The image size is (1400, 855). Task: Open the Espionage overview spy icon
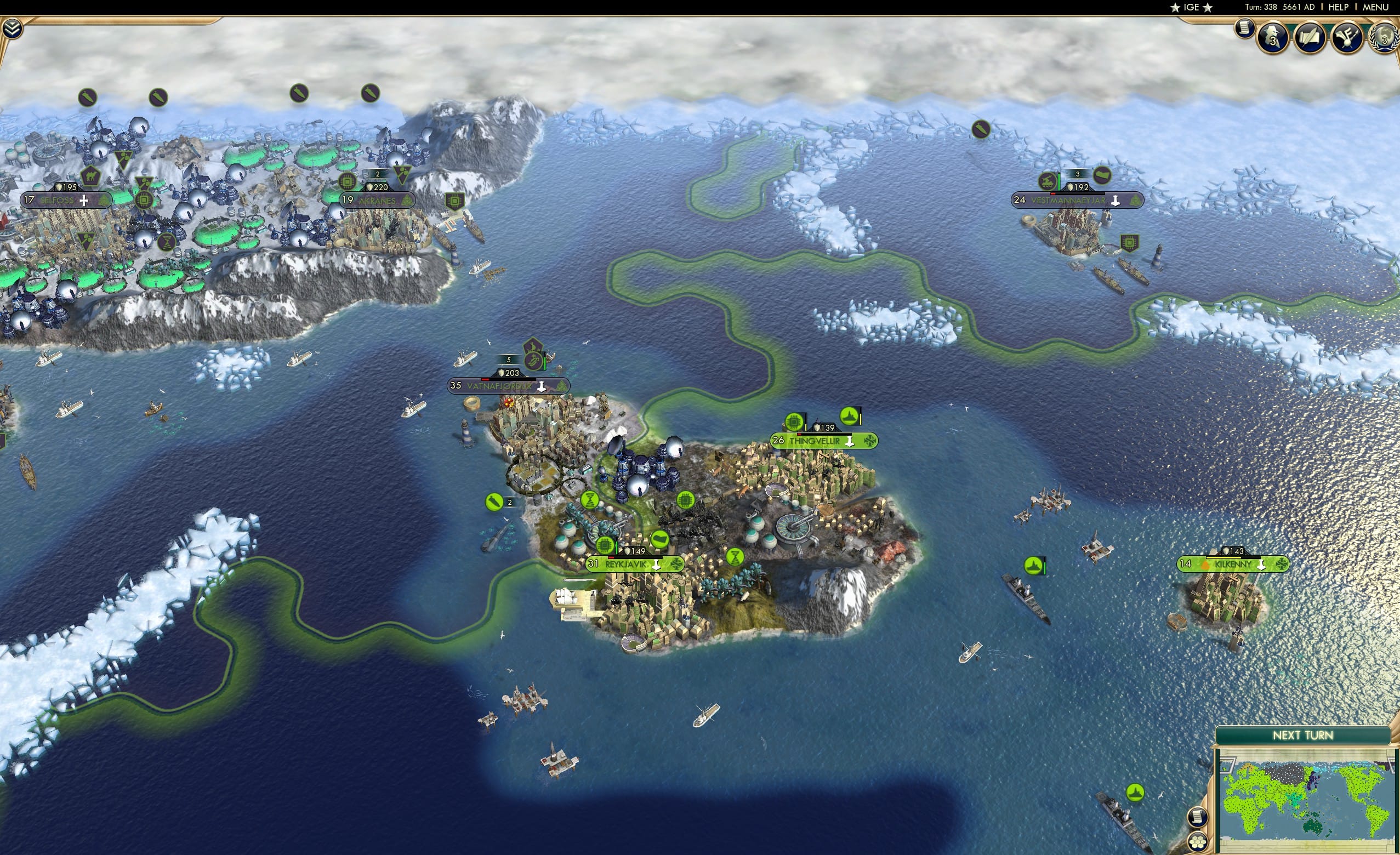pos(1272,37)
